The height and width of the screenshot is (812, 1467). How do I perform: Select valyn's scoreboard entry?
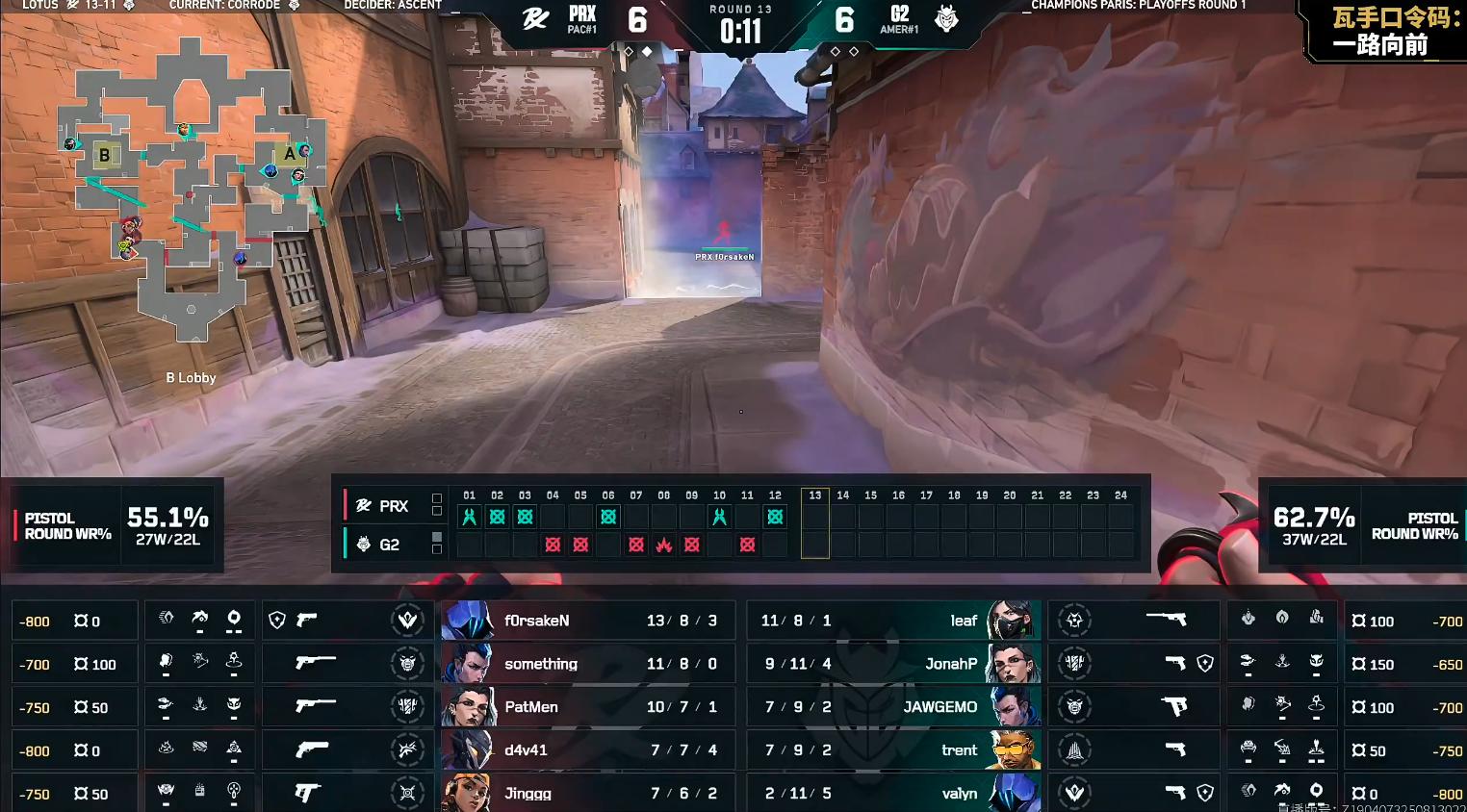coord(893,793)
